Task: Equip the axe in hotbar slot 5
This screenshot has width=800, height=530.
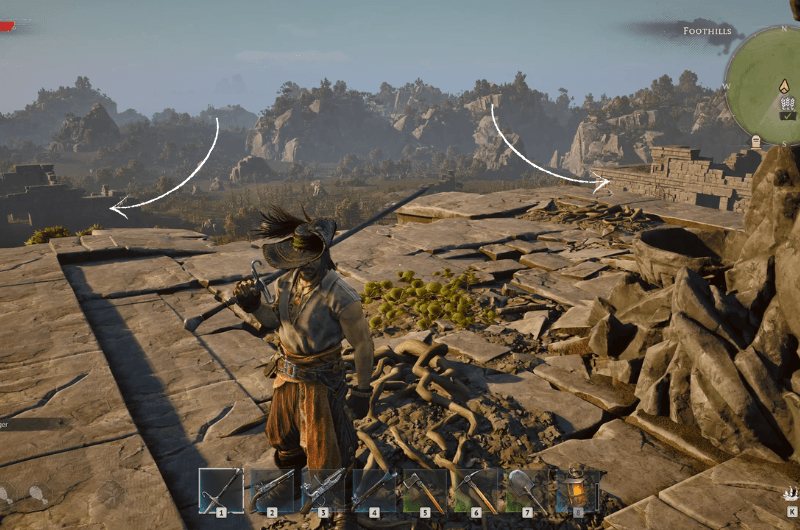Action: click(x=424, y=490)
